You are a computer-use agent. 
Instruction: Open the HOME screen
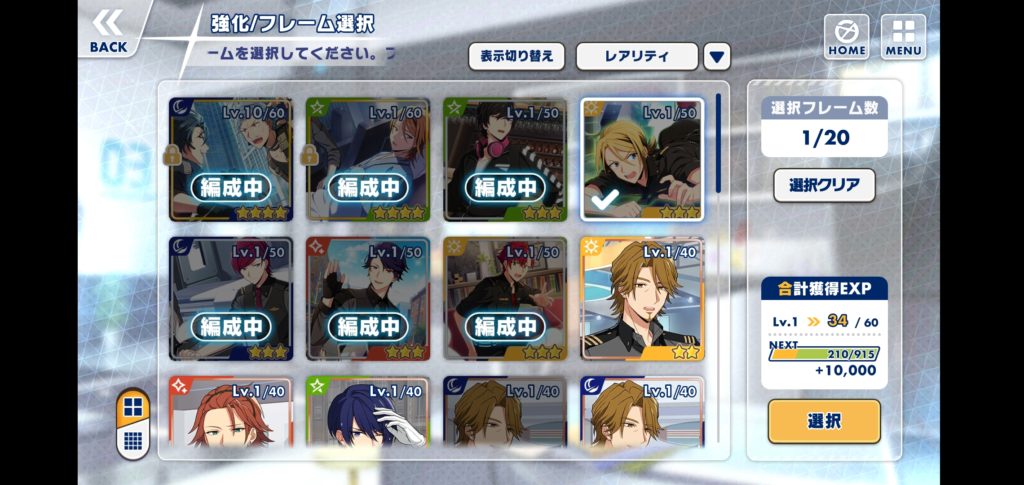coord(846,36)
